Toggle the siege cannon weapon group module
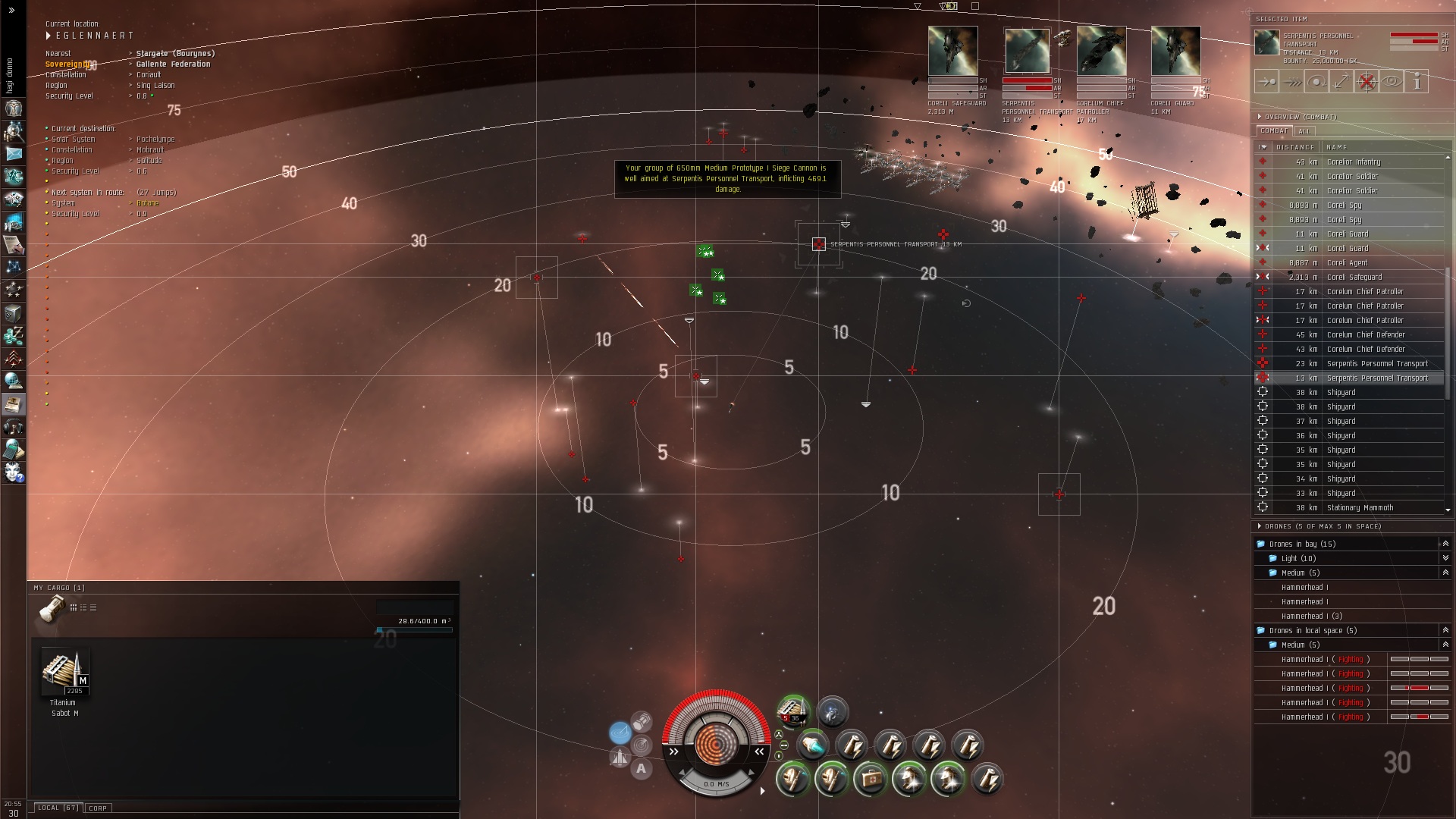Viewport: 1456px width, 819px height. 792,712
